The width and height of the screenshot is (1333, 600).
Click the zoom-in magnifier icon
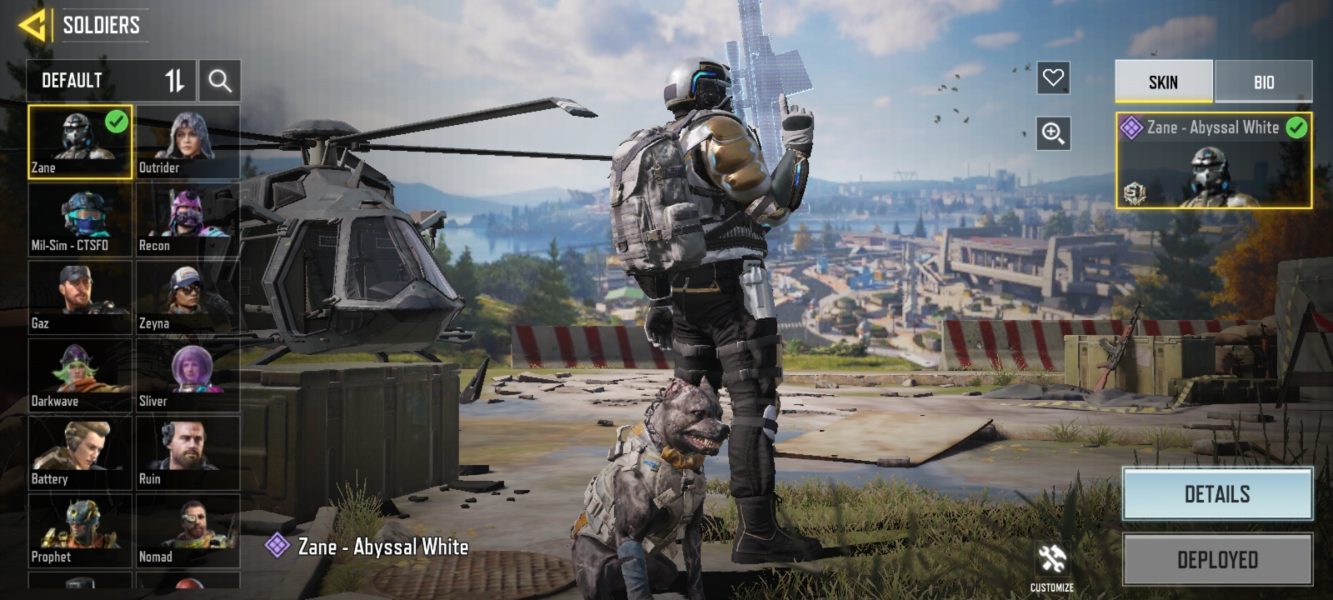tap(1053, 133)
